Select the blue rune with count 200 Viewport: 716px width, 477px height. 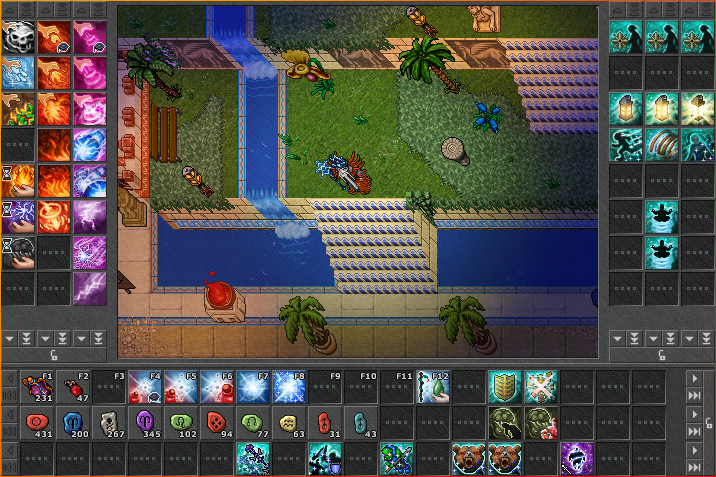[75, 424]
